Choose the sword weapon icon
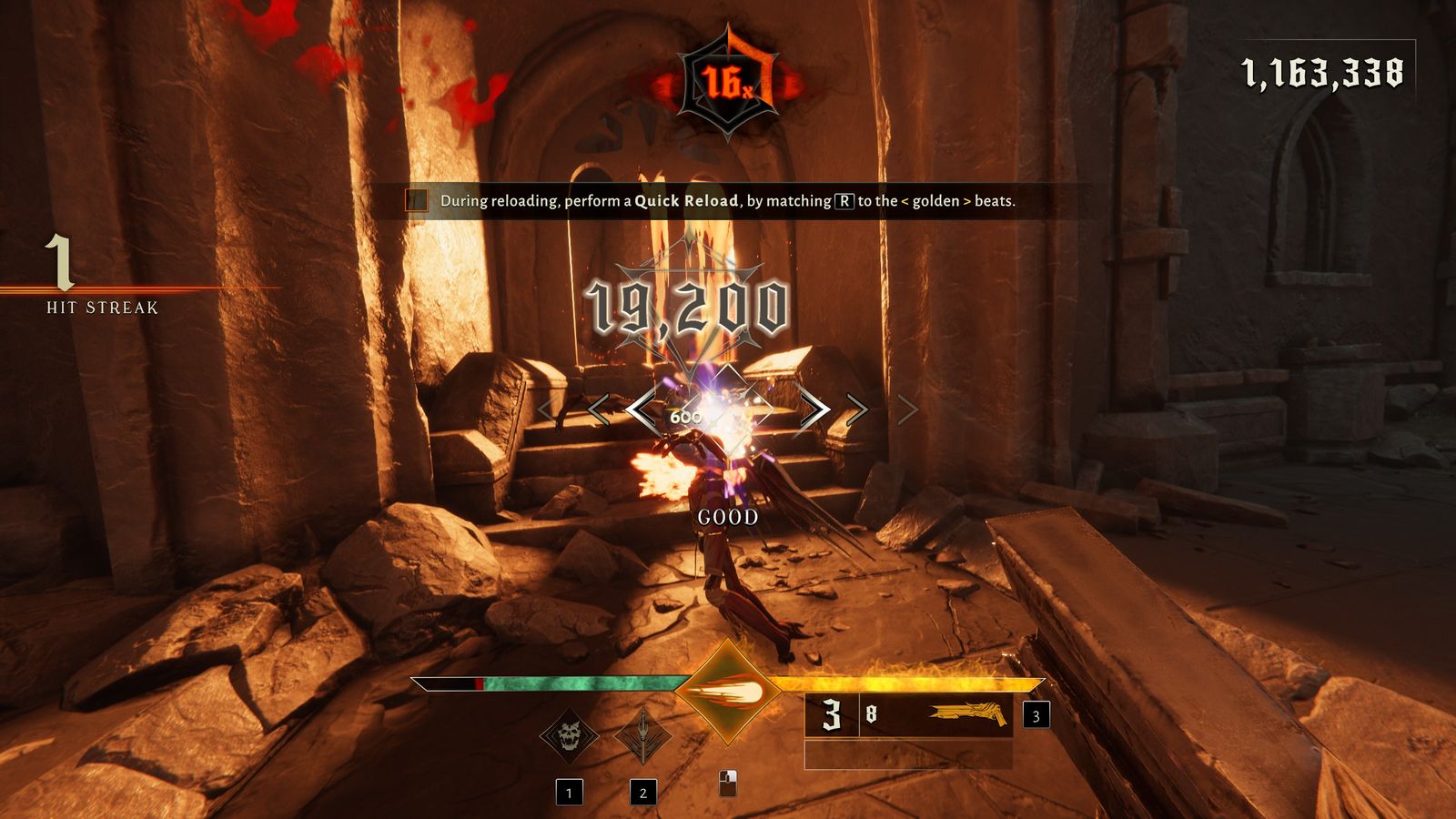 tap(642, 735)
